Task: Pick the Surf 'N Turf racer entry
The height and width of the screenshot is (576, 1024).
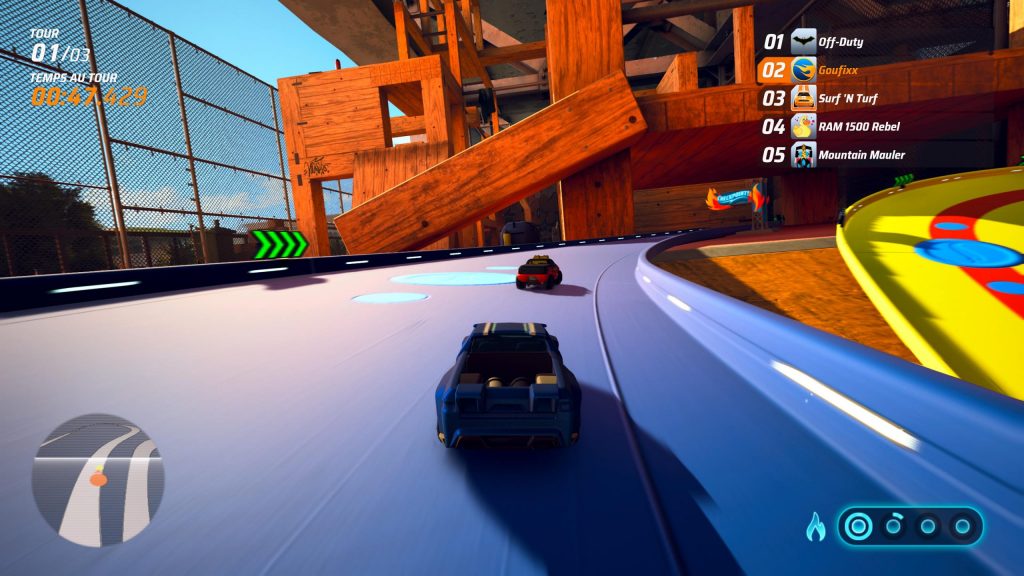Action: coord(825,98)
